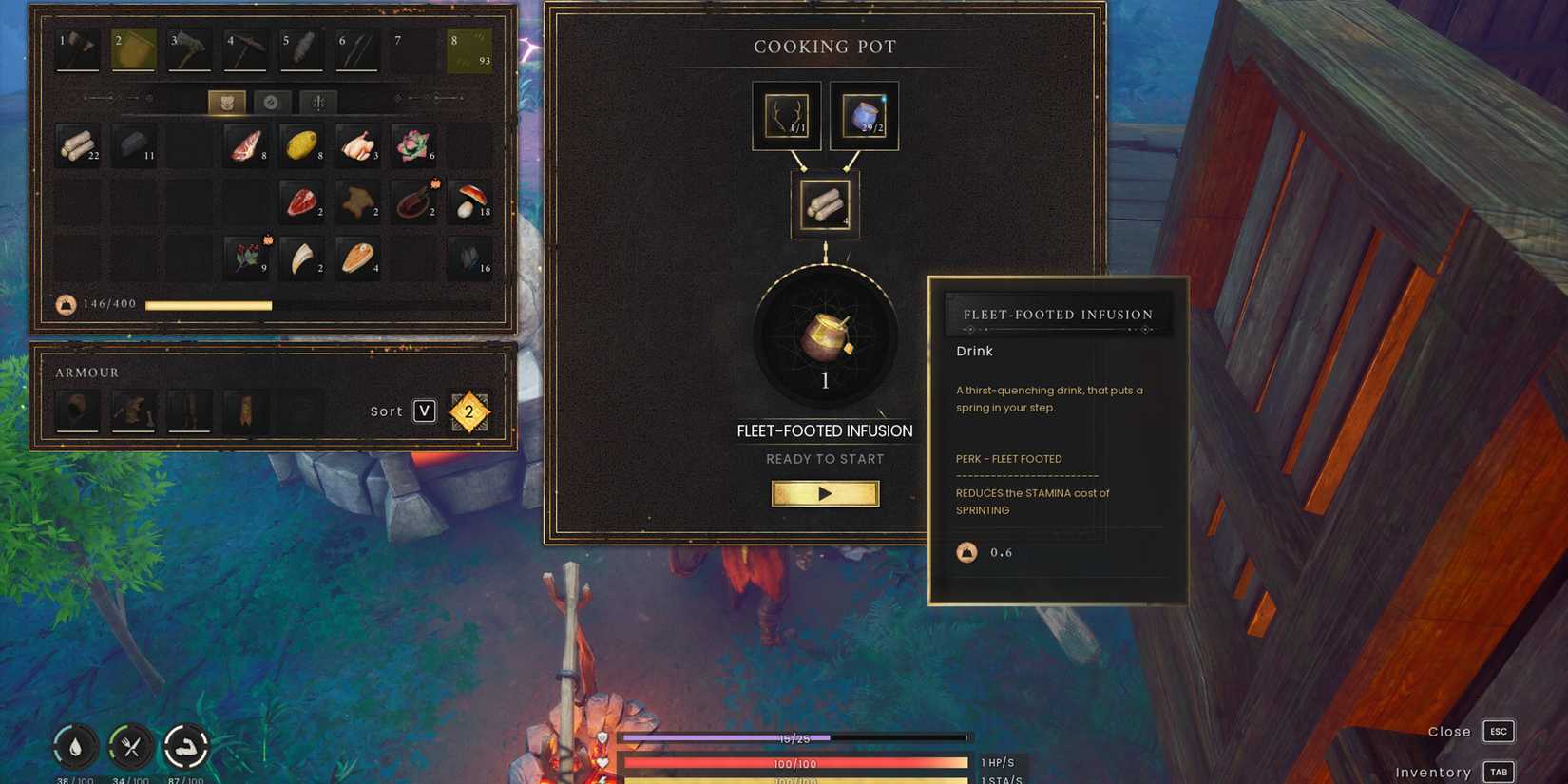Select the food category filter tab icon

[x=226, y=102]
